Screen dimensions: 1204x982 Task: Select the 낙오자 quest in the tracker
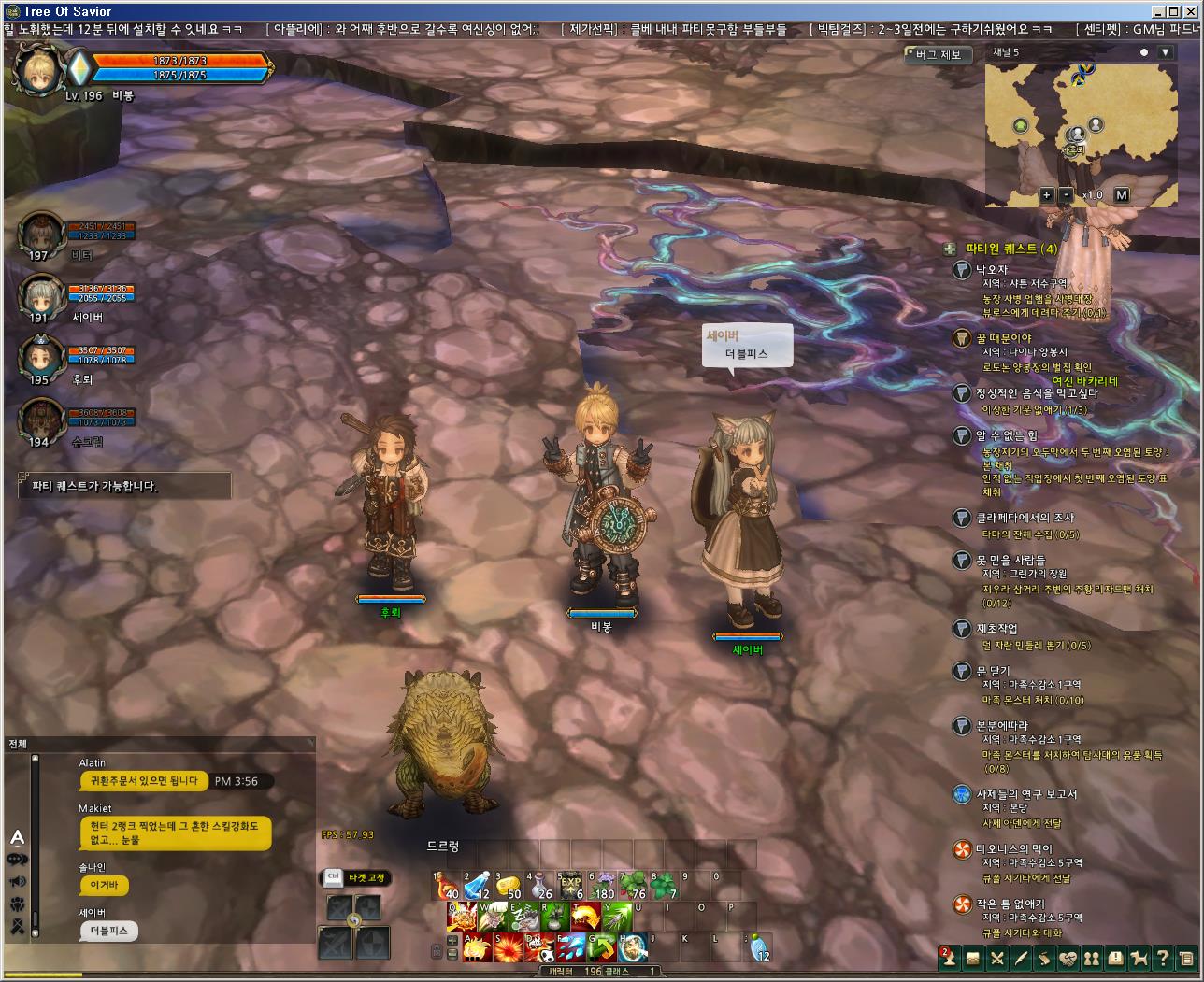(991, 269)
